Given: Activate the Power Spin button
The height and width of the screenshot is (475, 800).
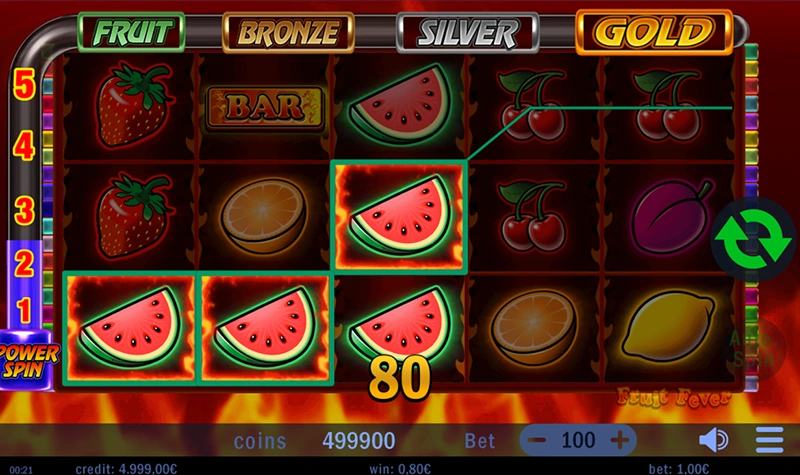Looking at the screenshot, I should [28, 357].
